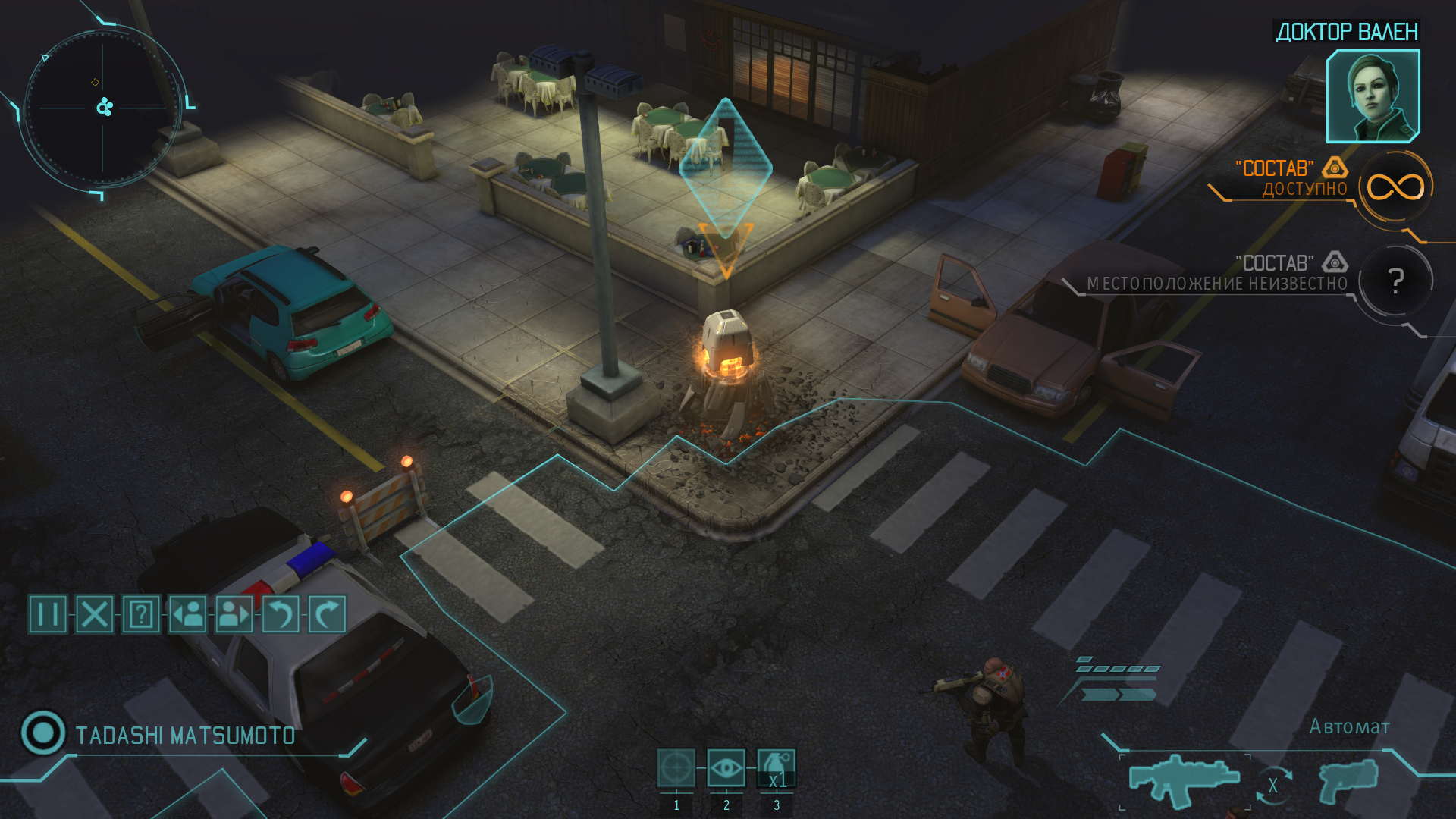This screenshot has height=819, width=1456.
Task: Click the circular radar in the corner
Action: coord(103,108)
